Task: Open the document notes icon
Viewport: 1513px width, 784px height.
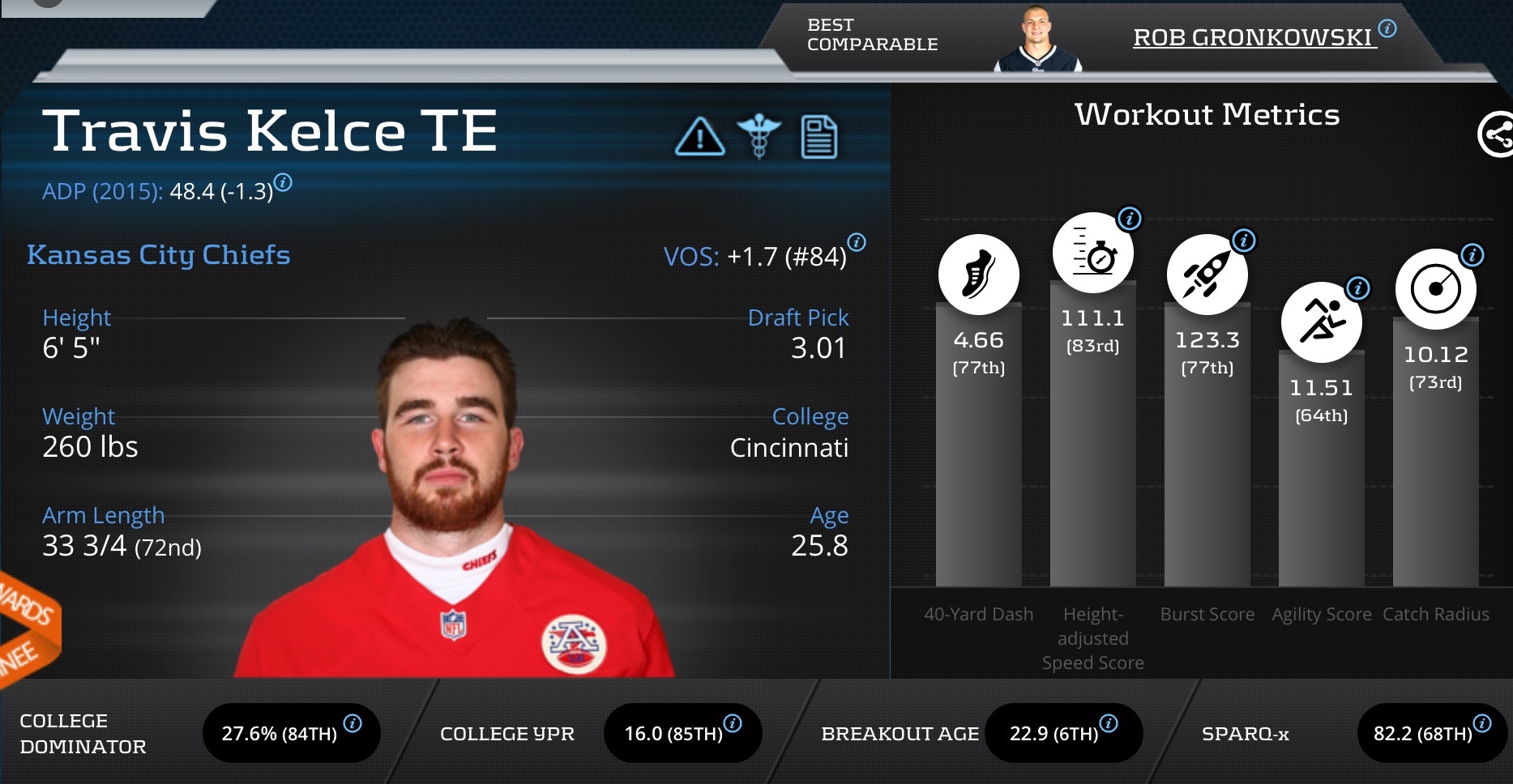Action: 818,137
